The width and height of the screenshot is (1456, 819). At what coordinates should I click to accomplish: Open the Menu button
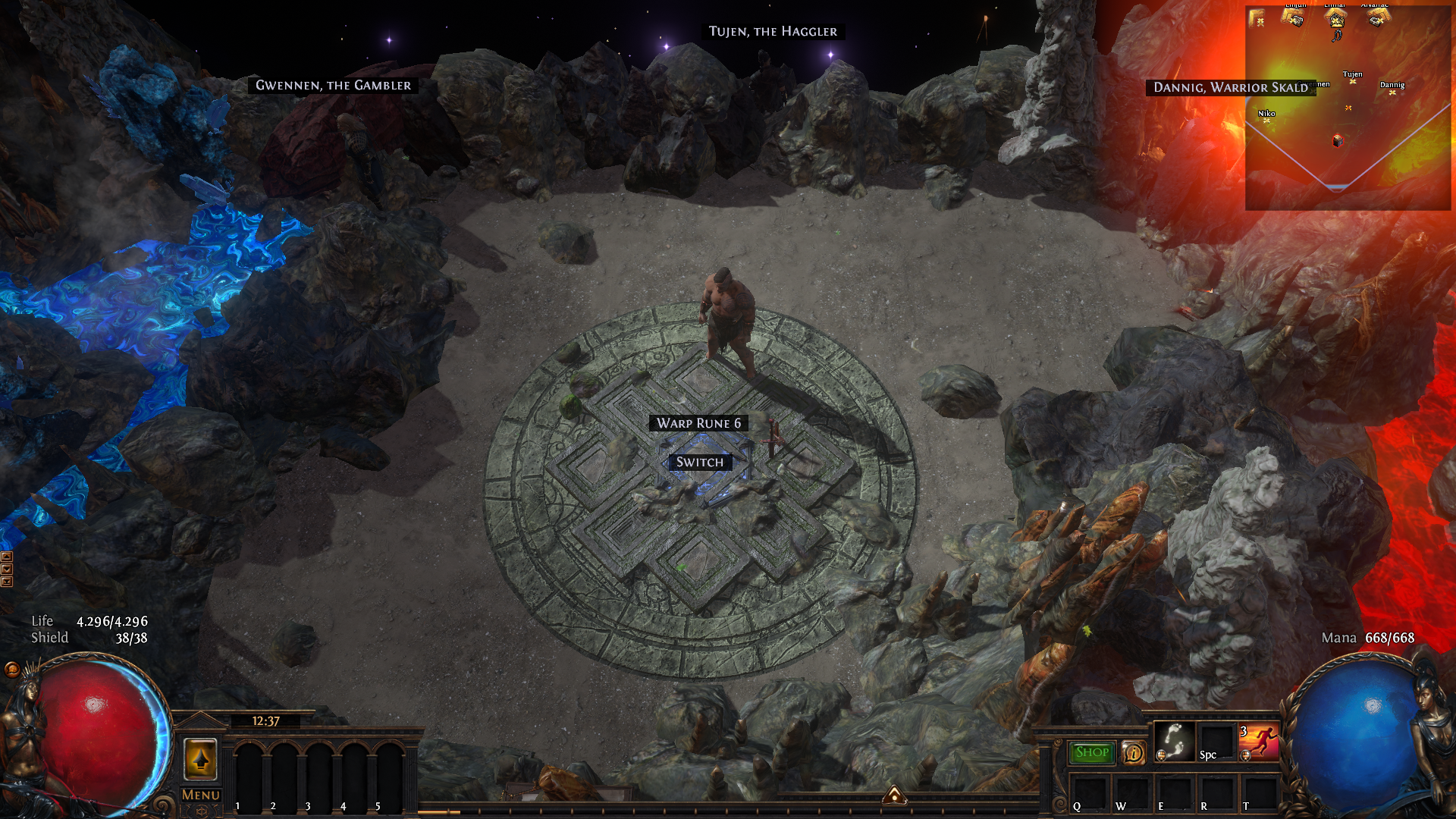tap(201, 795)
